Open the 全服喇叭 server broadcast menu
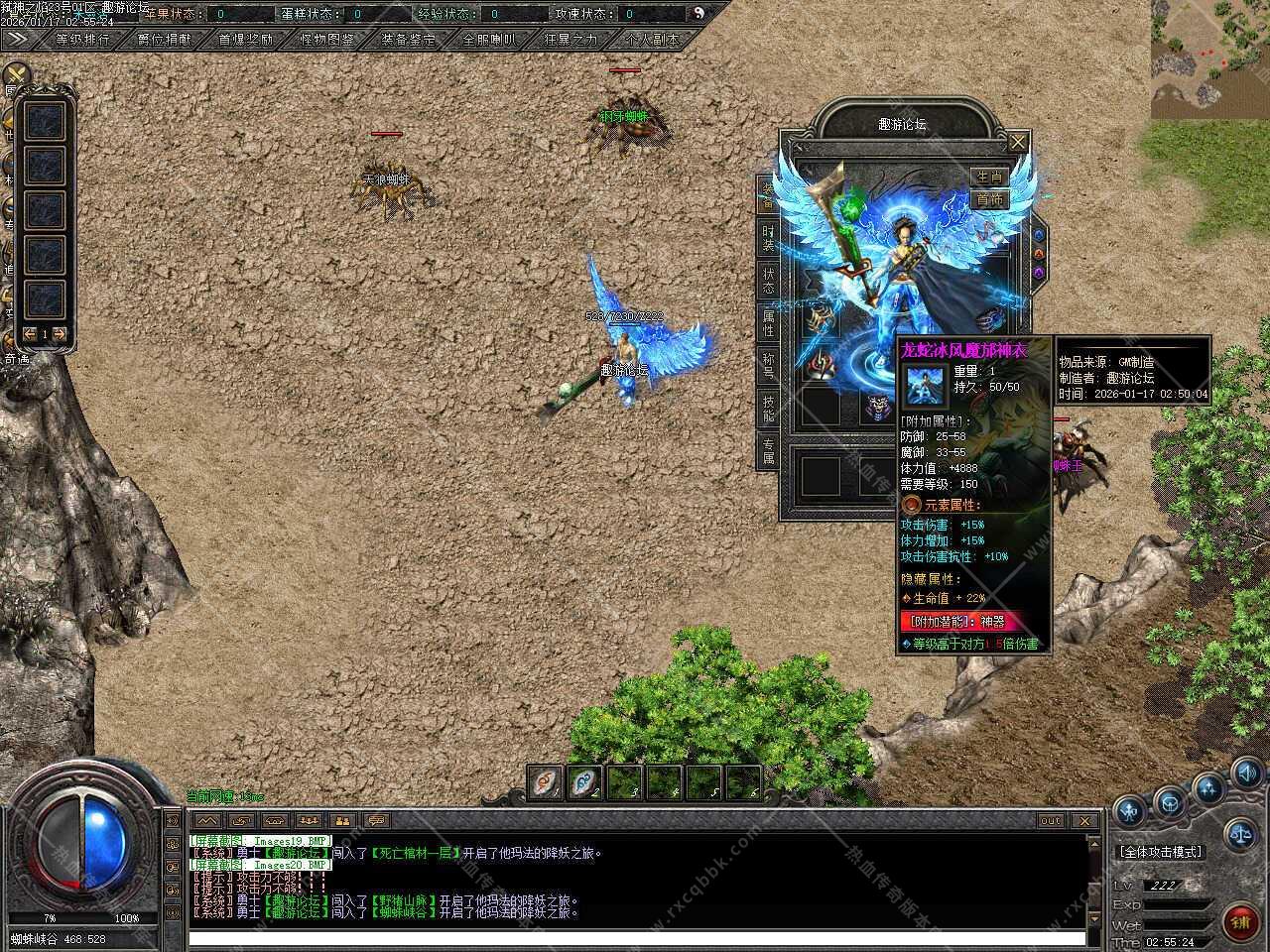This screenshot has width=1270, height=952. pyautogui.click(x=489, y=40)
